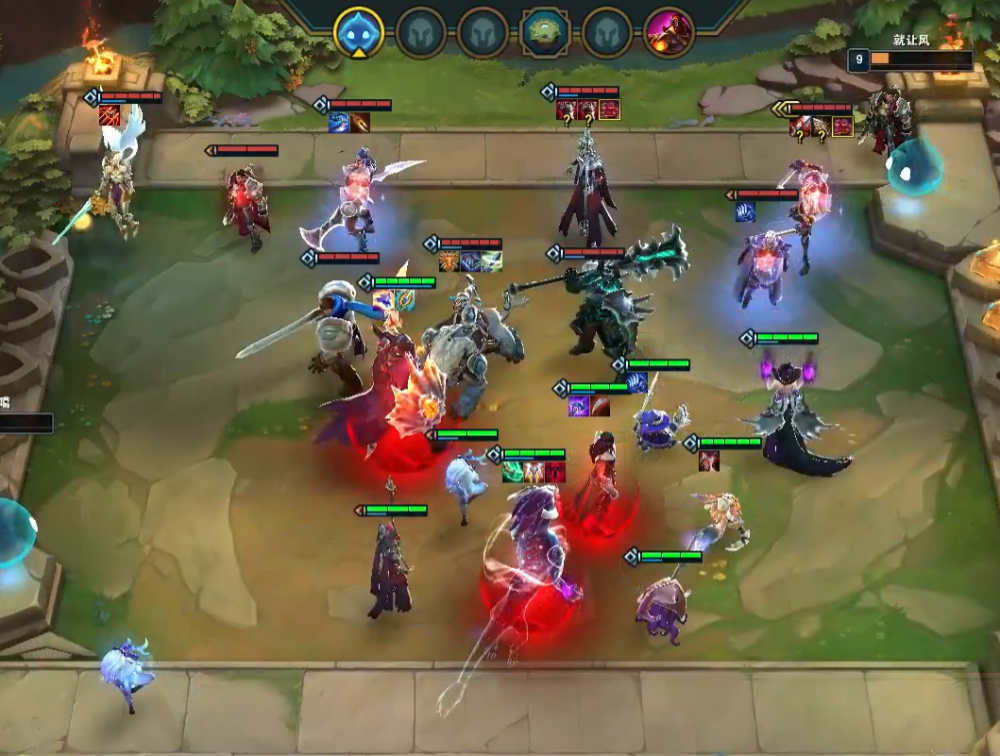
Task: Select the 就让风 player level panel
Action: (910, 60)
